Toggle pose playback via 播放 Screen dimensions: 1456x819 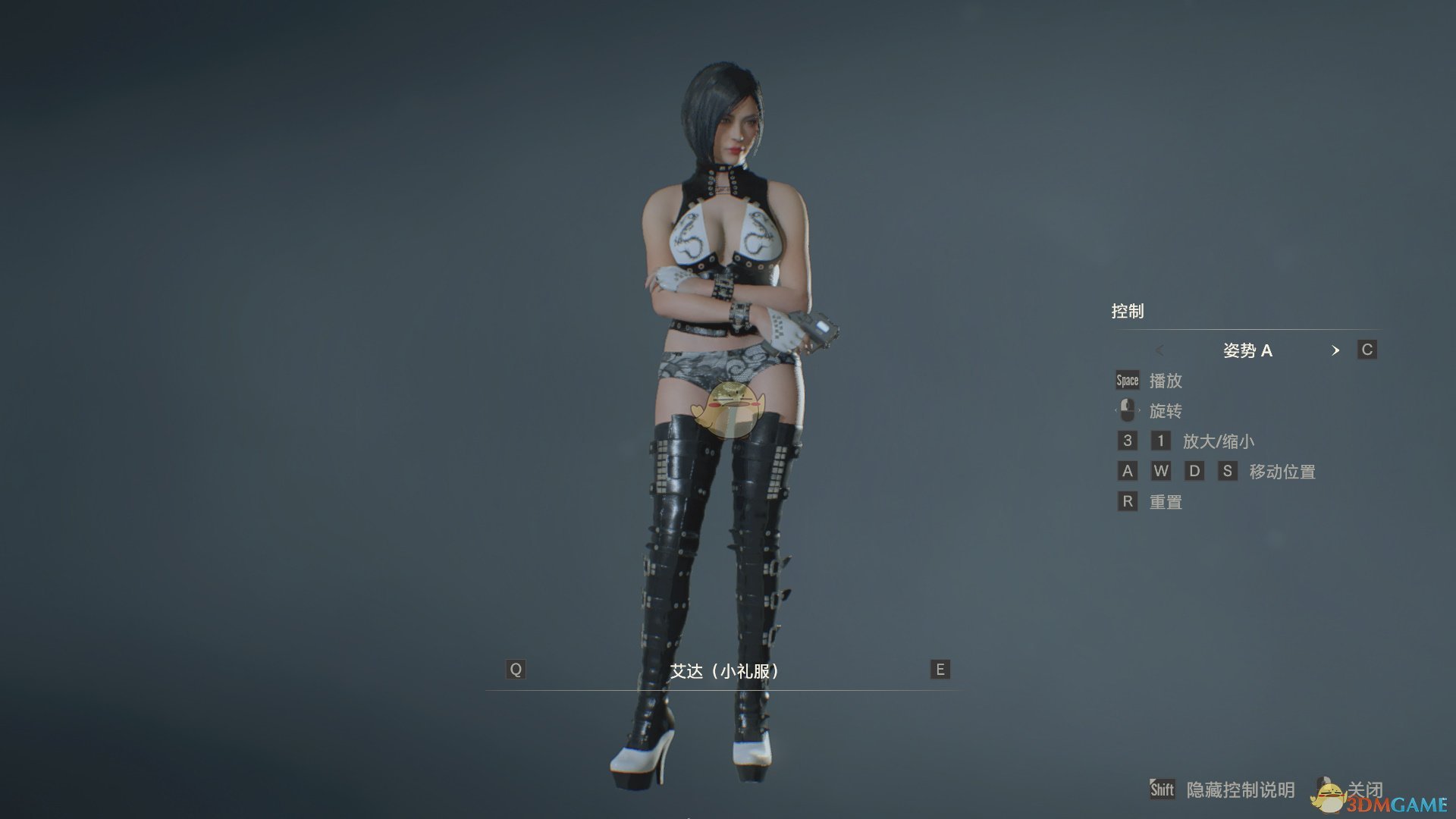[x=1168, y=381]
